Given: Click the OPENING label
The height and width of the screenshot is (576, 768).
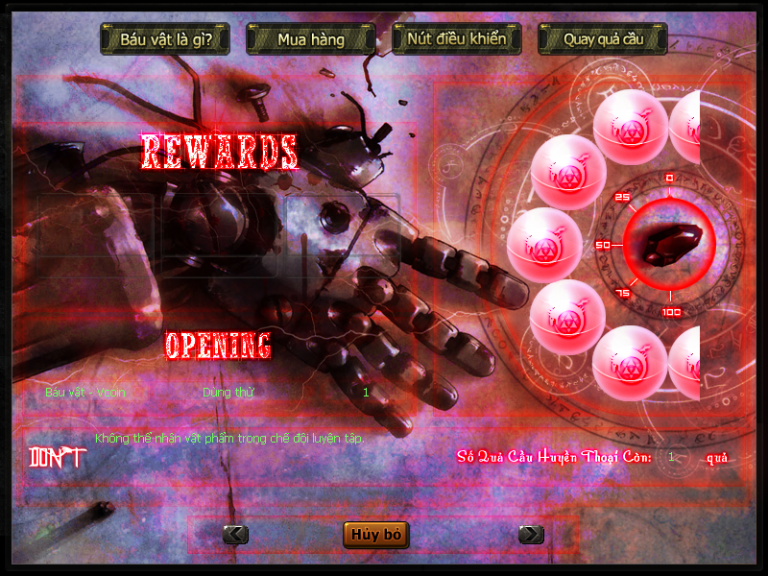Looking at the screenshot, I should pos(218,345).
